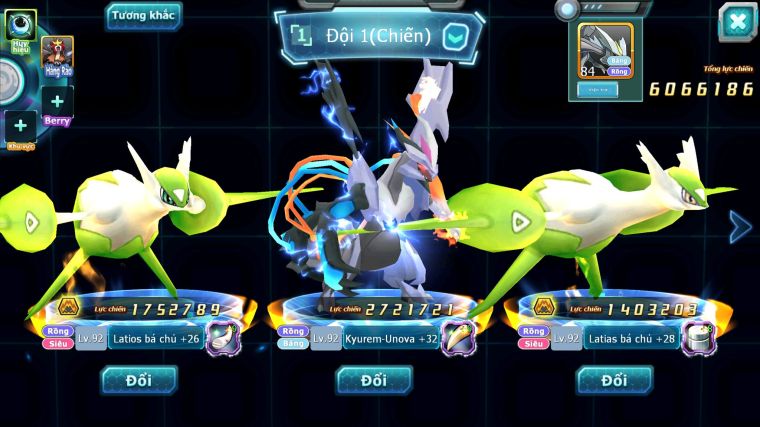The image size is (760, 427).
Task: Add to the empty Khu vực slot
Action: pos(20,127)
